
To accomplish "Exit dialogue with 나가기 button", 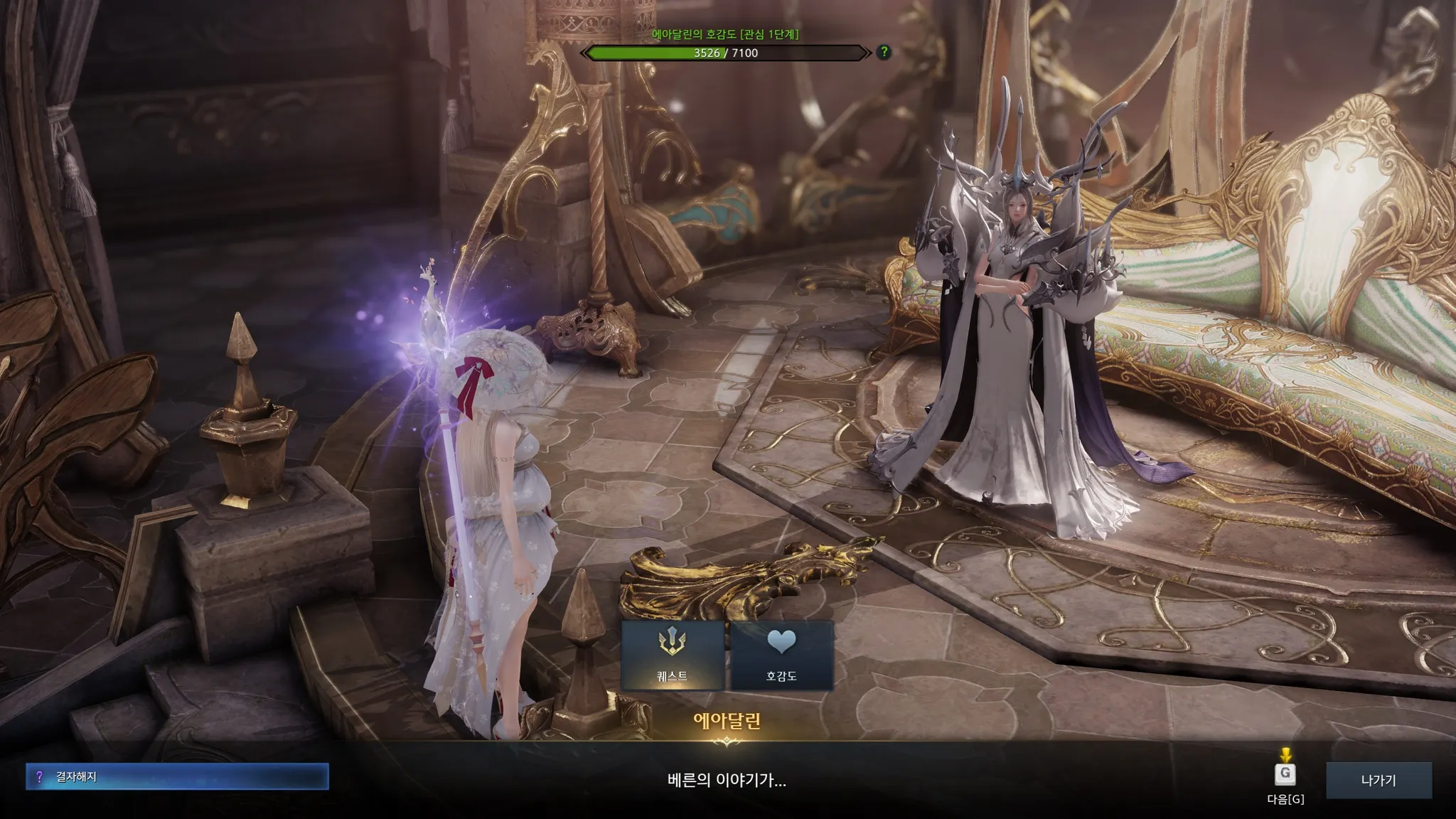I will click(1379, 780).
